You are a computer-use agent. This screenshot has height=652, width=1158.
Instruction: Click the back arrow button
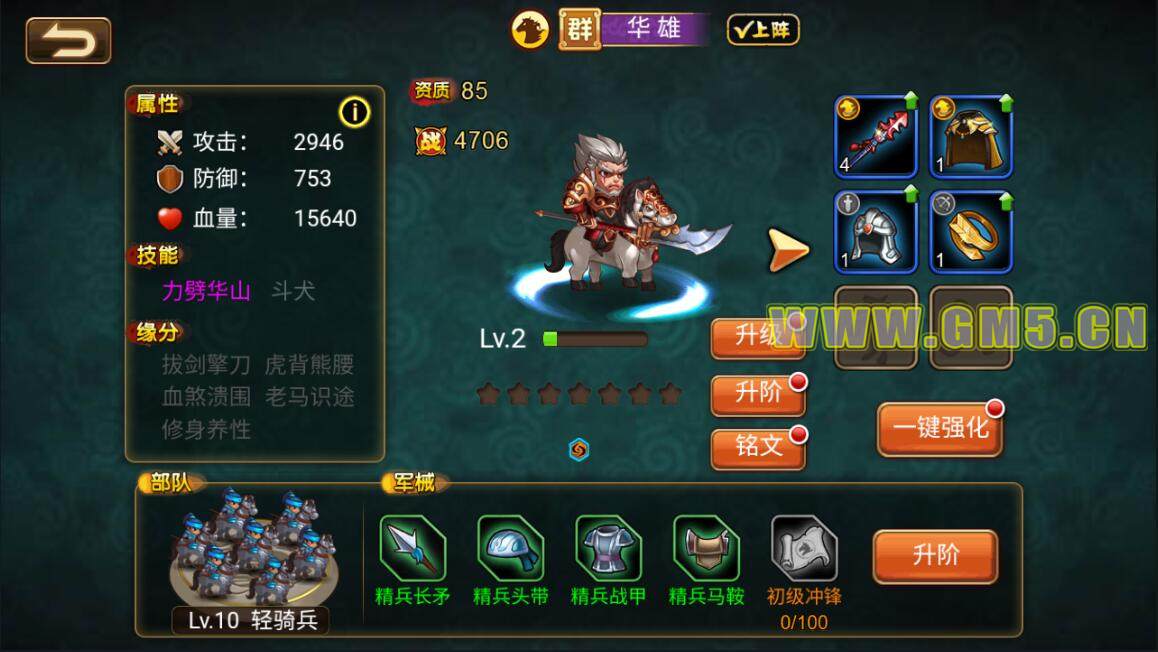(68, 41)
